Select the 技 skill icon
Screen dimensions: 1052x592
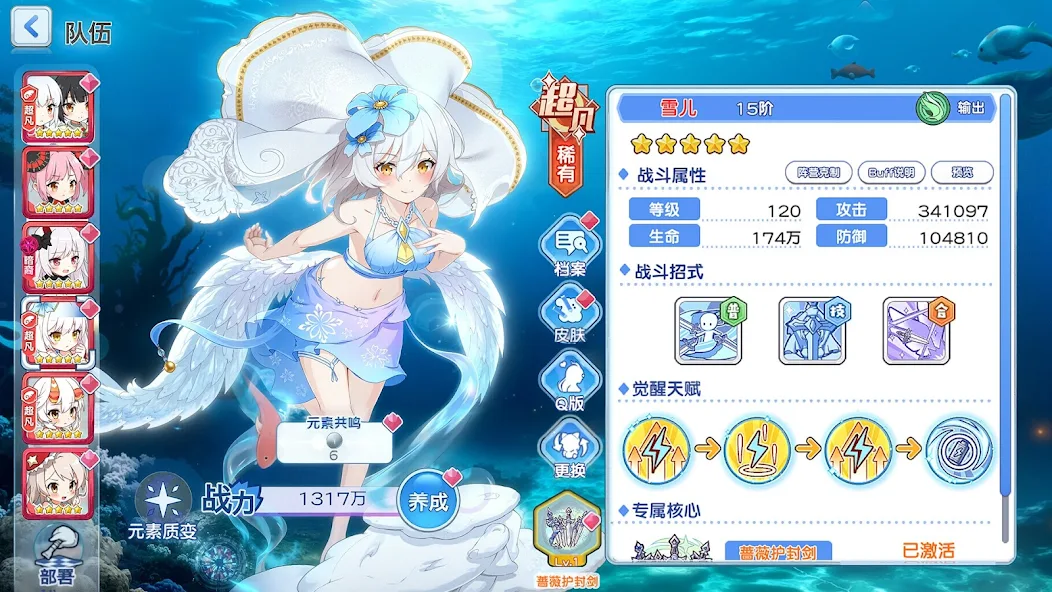[811, 330]
